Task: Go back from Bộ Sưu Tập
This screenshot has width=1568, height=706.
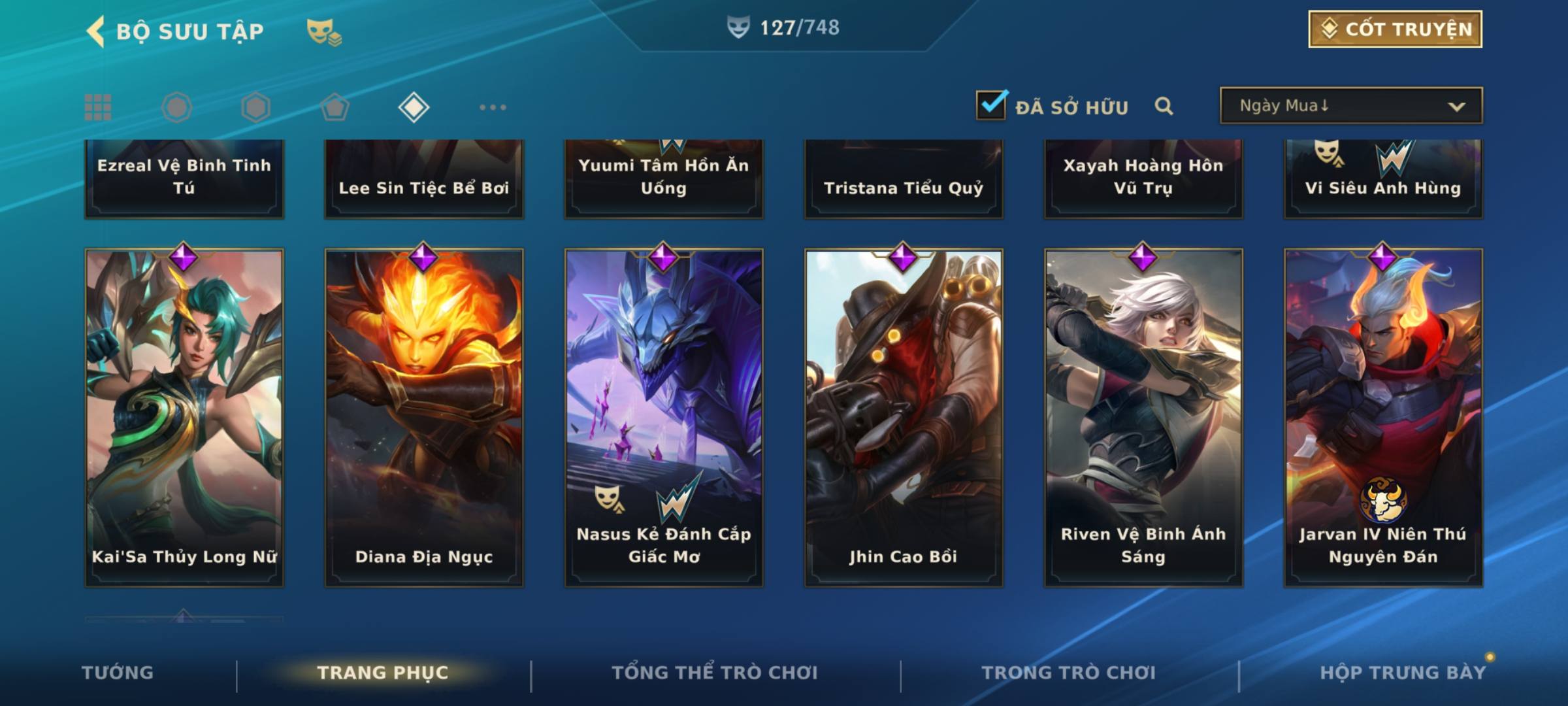Action: 96,31
